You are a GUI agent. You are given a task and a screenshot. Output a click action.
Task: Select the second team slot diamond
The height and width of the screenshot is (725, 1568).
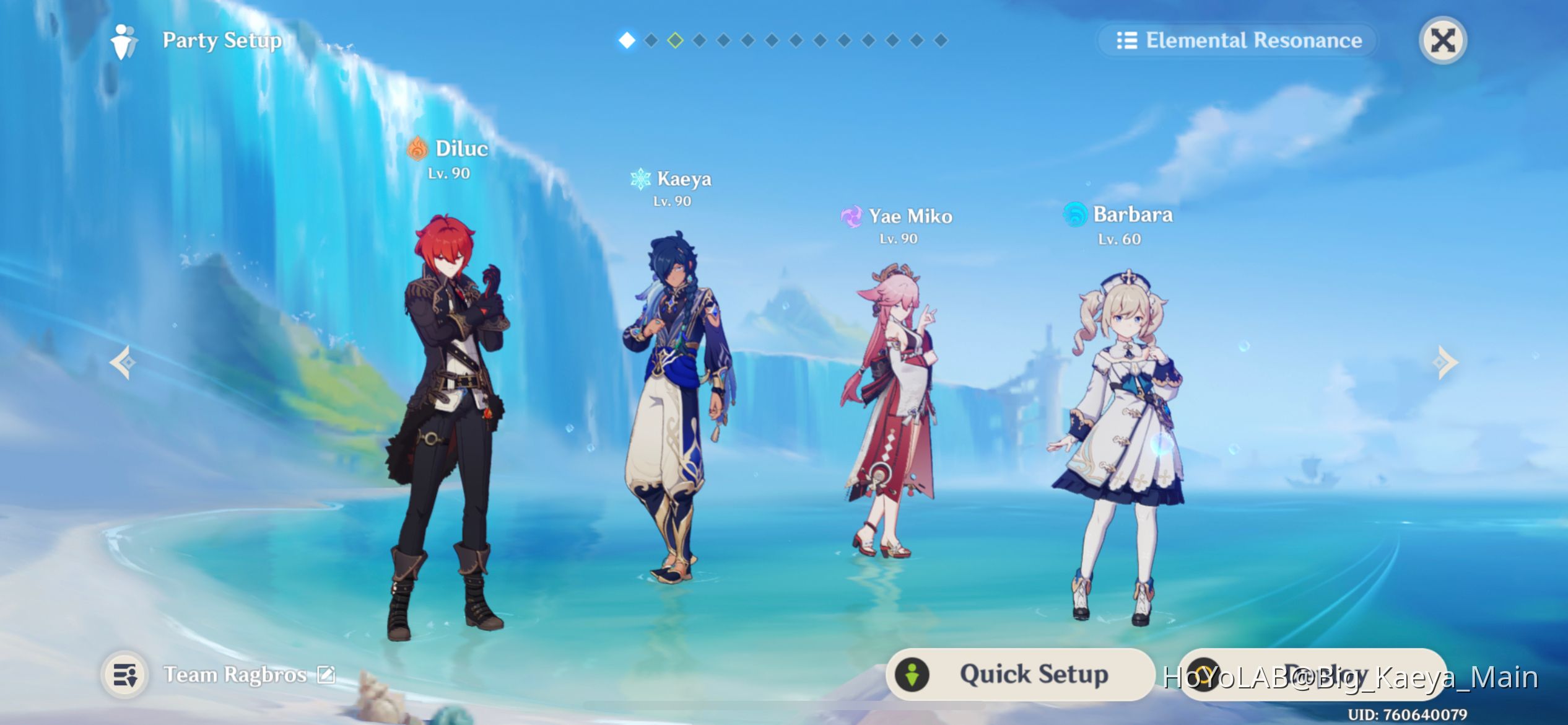click(x=651, y=41)
